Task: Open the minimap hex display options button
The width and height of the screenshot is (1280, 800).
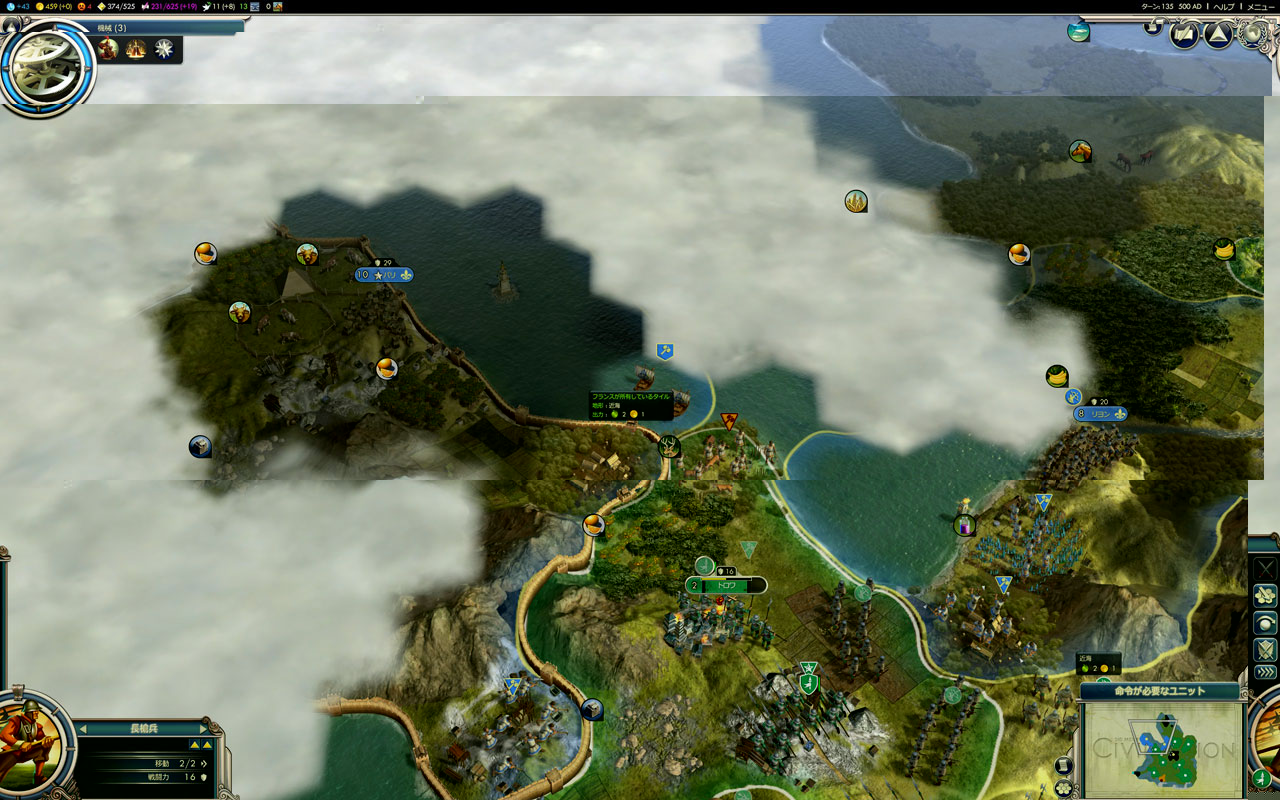Action: point(1064,787)
